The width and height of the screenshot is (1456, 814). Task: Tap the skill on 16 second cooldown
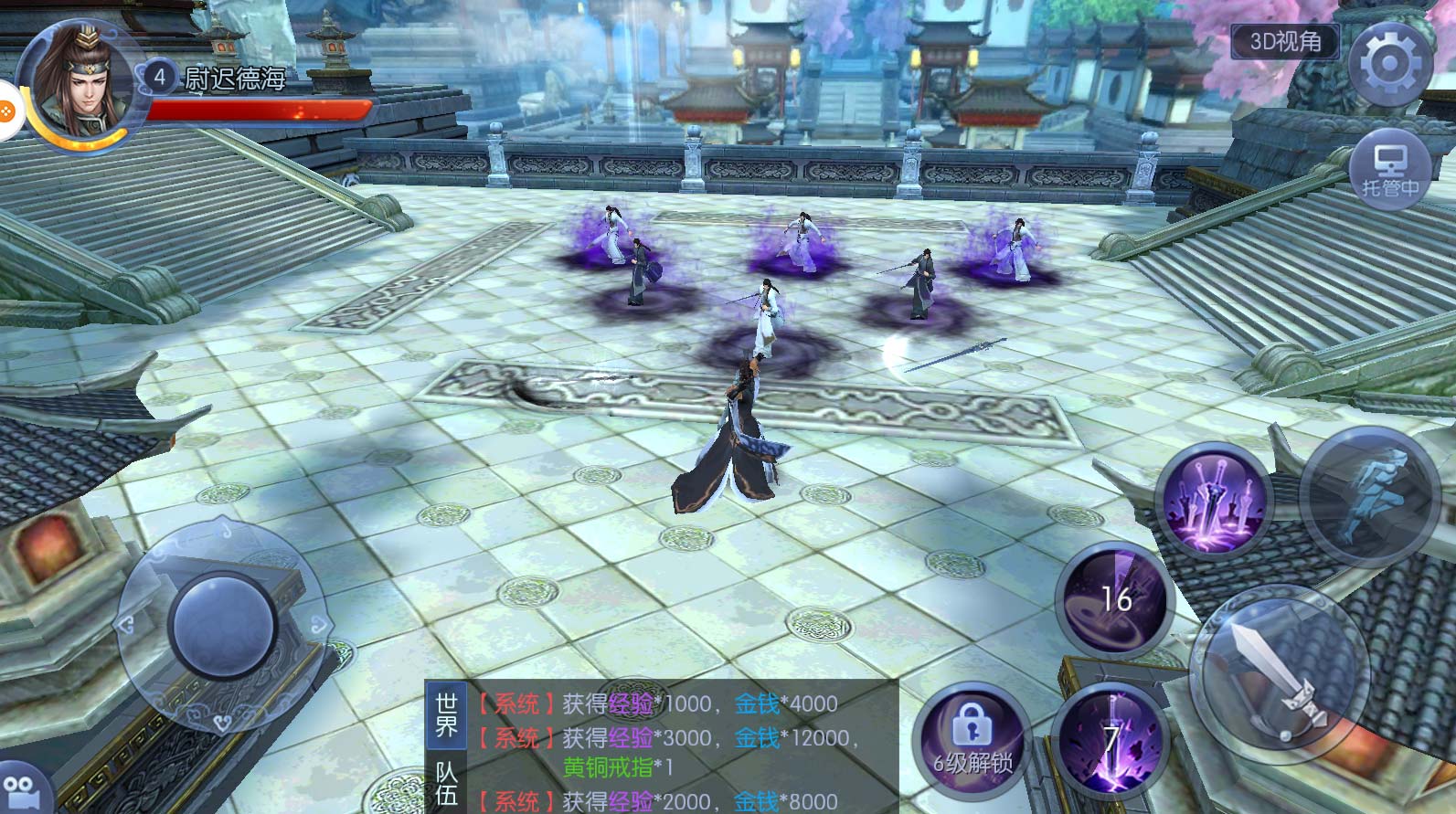click(1112, 600)
